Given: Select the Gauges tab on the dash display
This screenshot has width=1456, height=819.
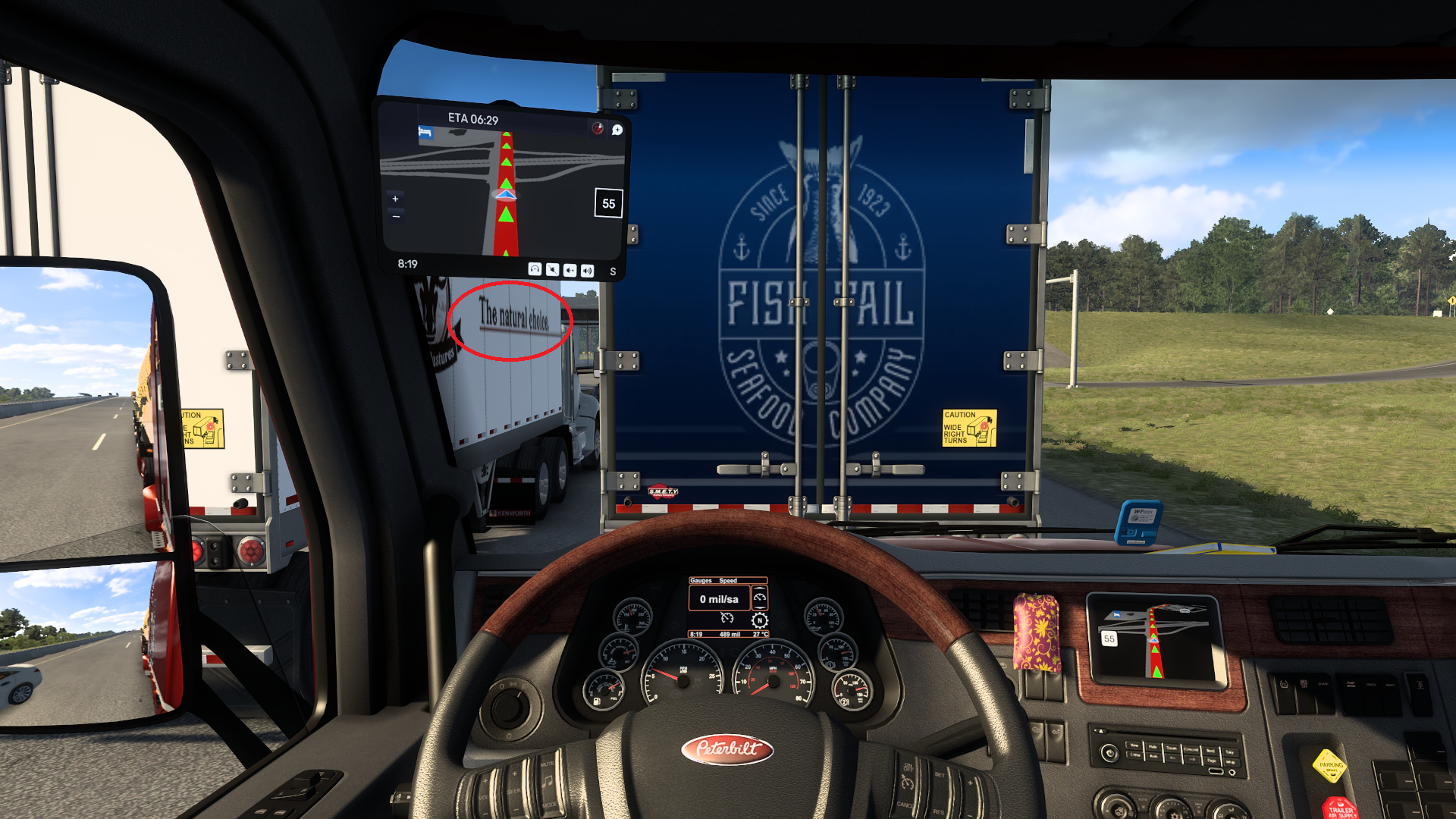Looking at the screenshot, I should 701,580.
